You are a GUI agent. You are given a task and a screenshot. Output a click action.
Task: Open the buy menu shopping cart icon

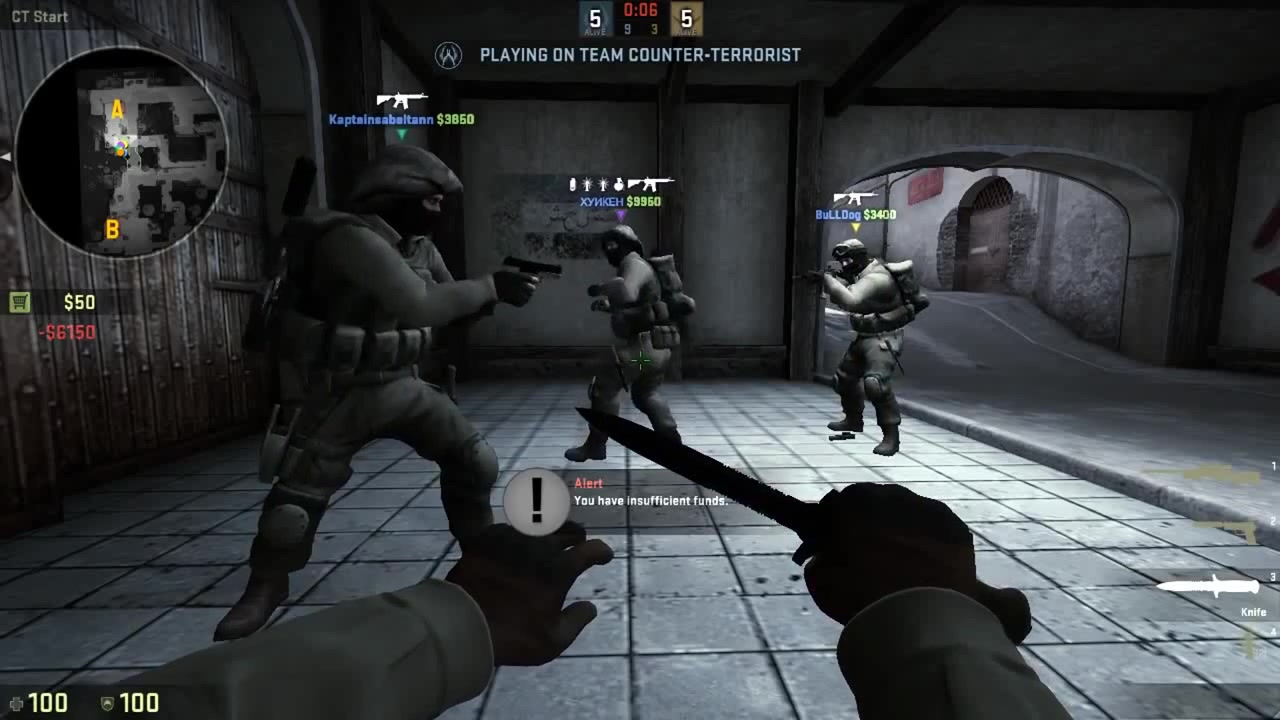20,302
